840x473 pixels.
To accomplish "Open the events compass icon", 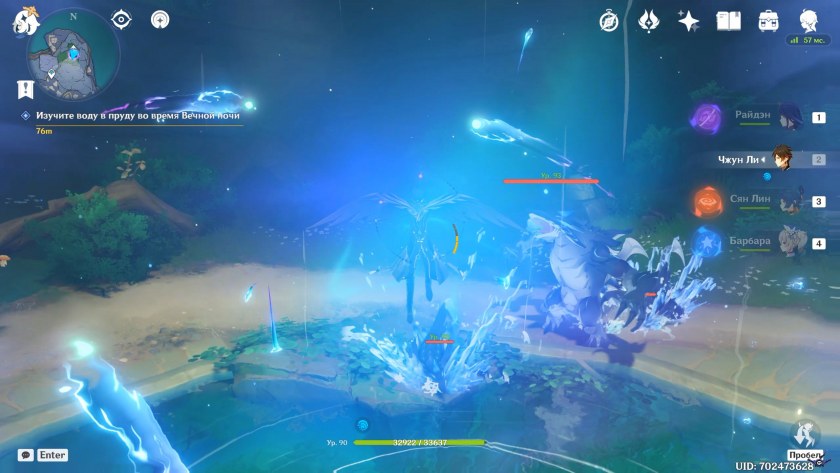I will tap(609, 20).
